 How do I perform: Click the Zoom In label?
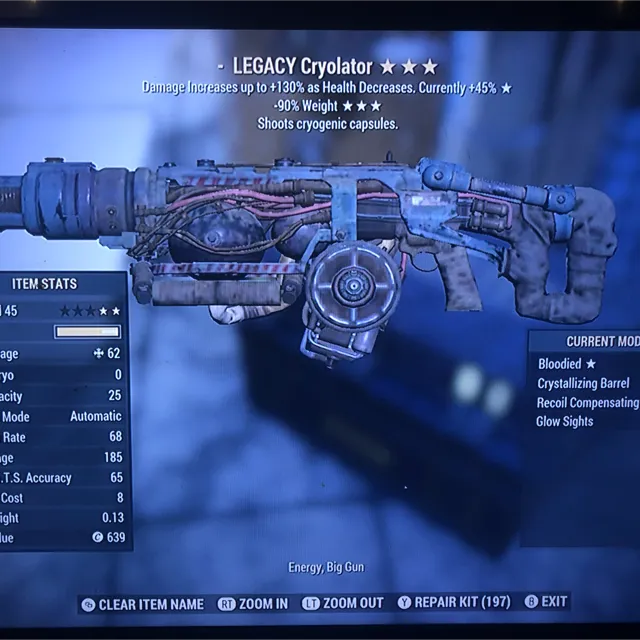[x=262, y=604]
